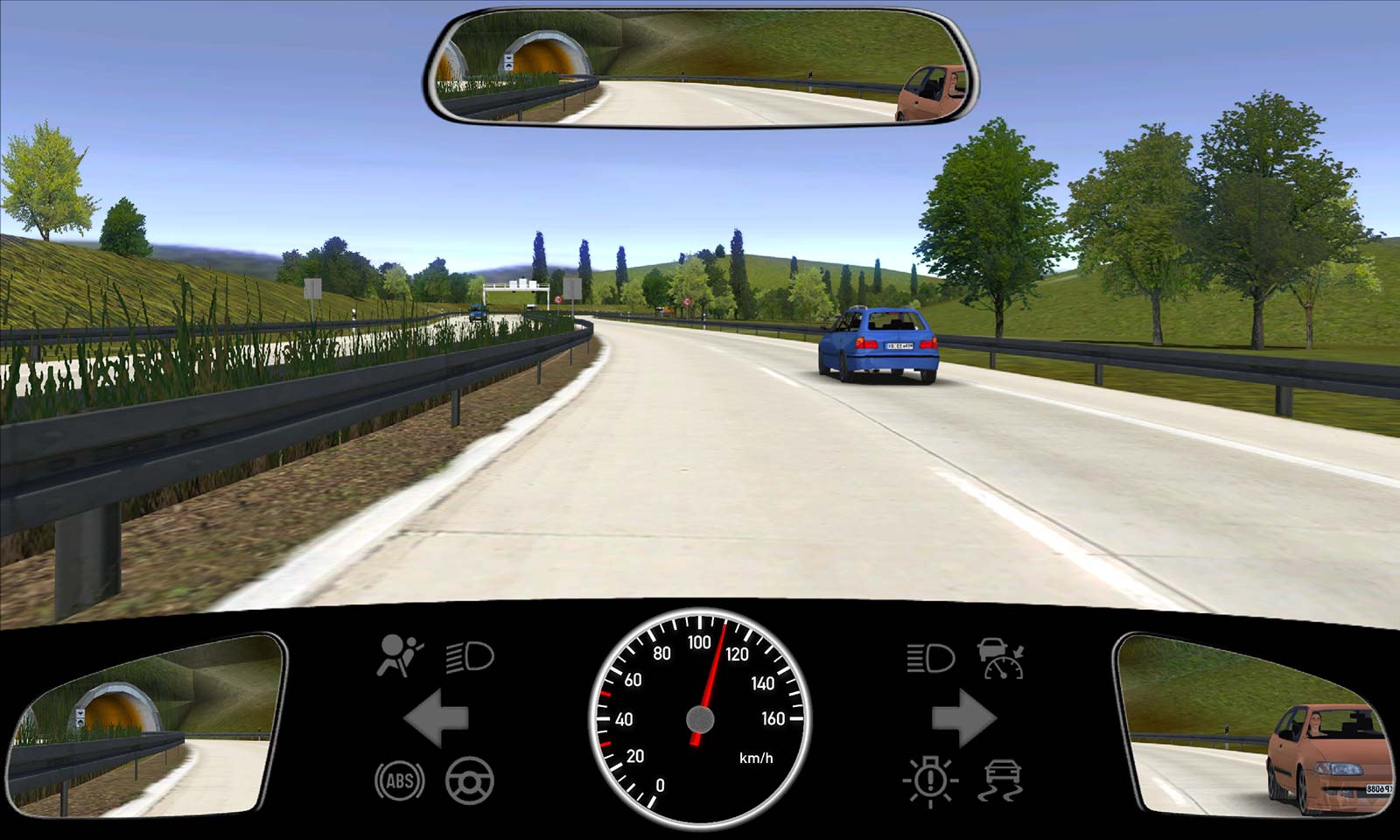1400x840 pixels.
Task: Toggle the headlight icon beside the airbag indicator
Action: click(x=470, y=656)
